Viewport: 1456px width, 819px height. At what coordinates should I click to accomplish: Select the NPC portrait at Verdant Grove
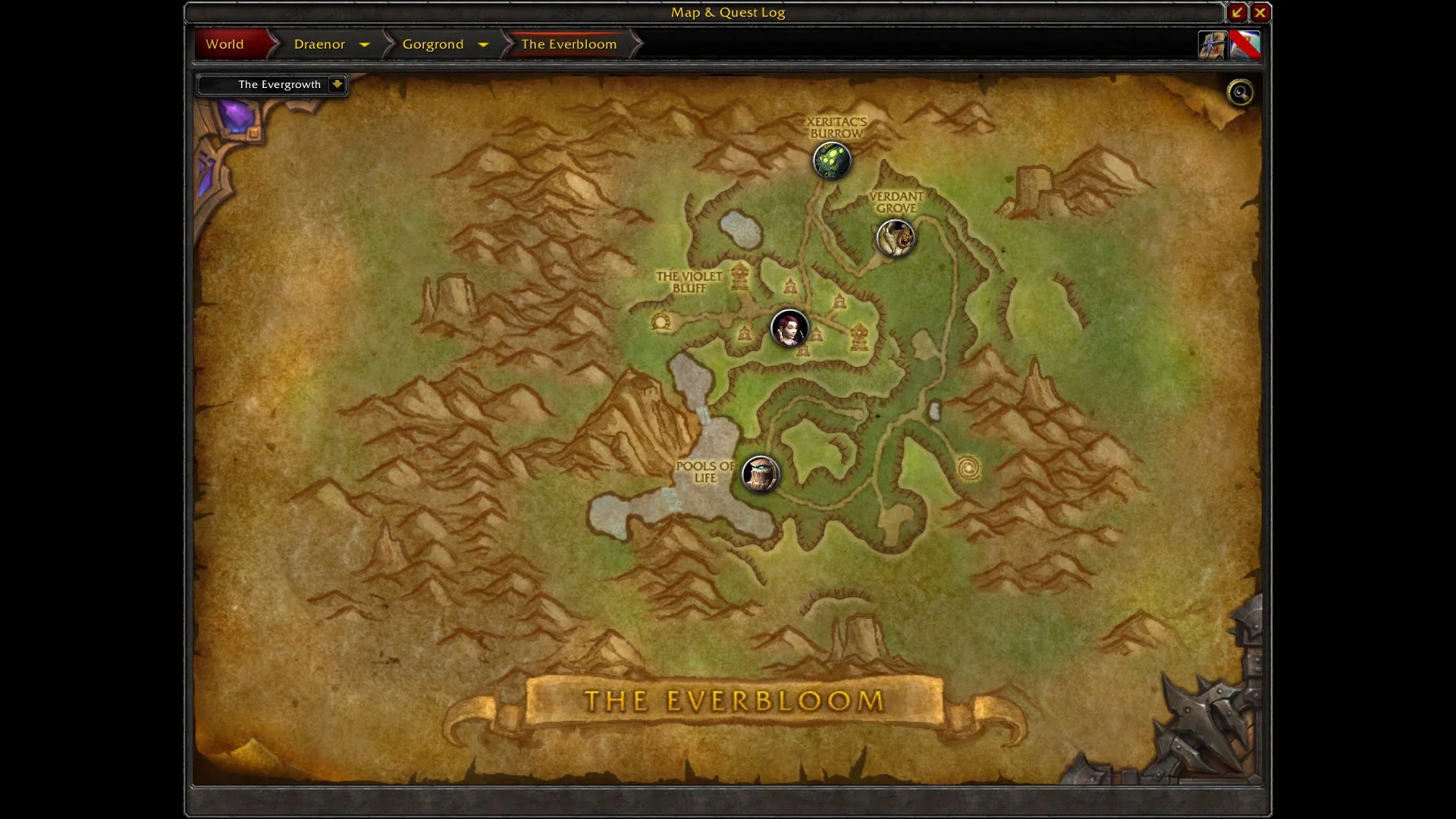coord(896,239)
